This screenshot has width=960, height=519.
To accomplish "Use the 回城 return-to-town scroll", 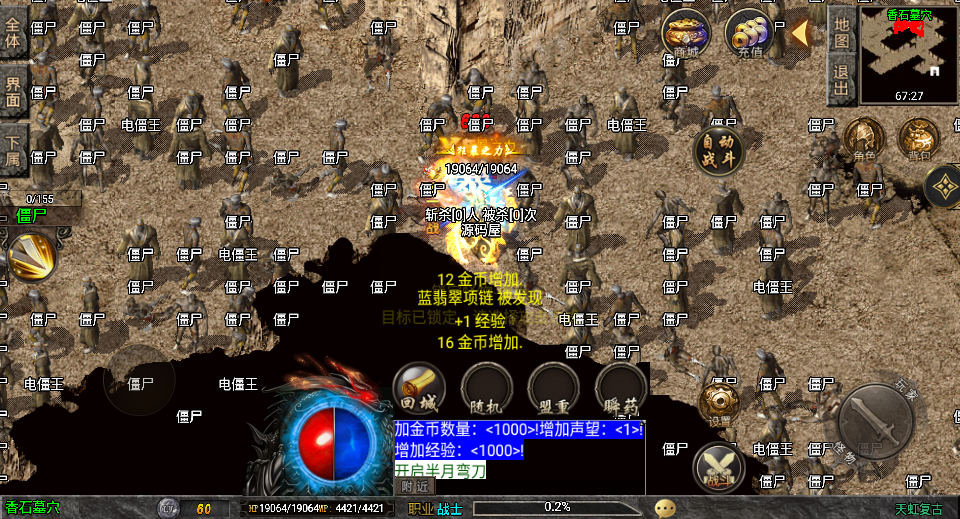I will (x=419, y=387).
